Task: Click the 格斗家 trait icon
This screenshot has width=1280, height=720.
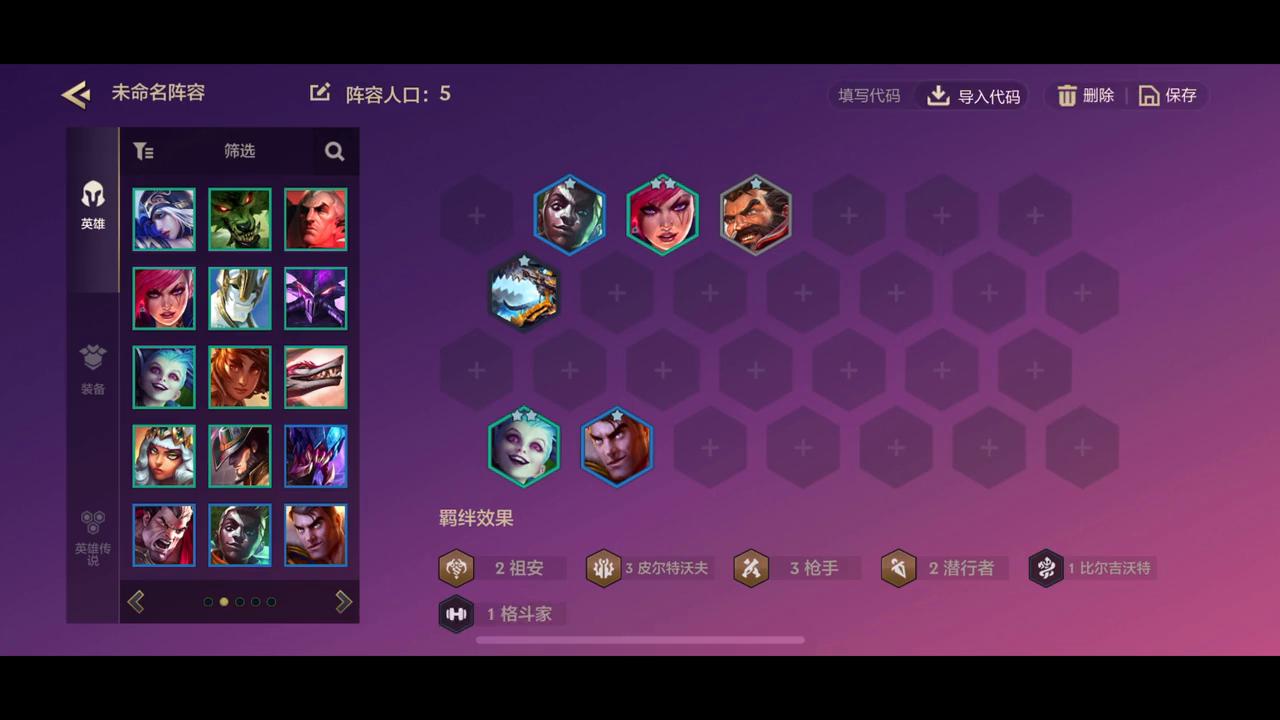Action: point(457,614)
